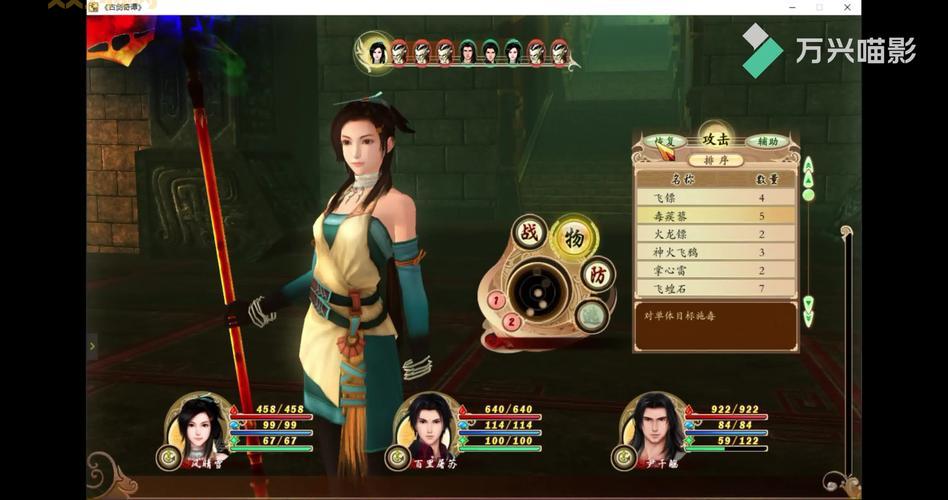Choose the 战 battle command
Image resolution: width=948 pixels, height=500 pixels.
tap(528, 233)
